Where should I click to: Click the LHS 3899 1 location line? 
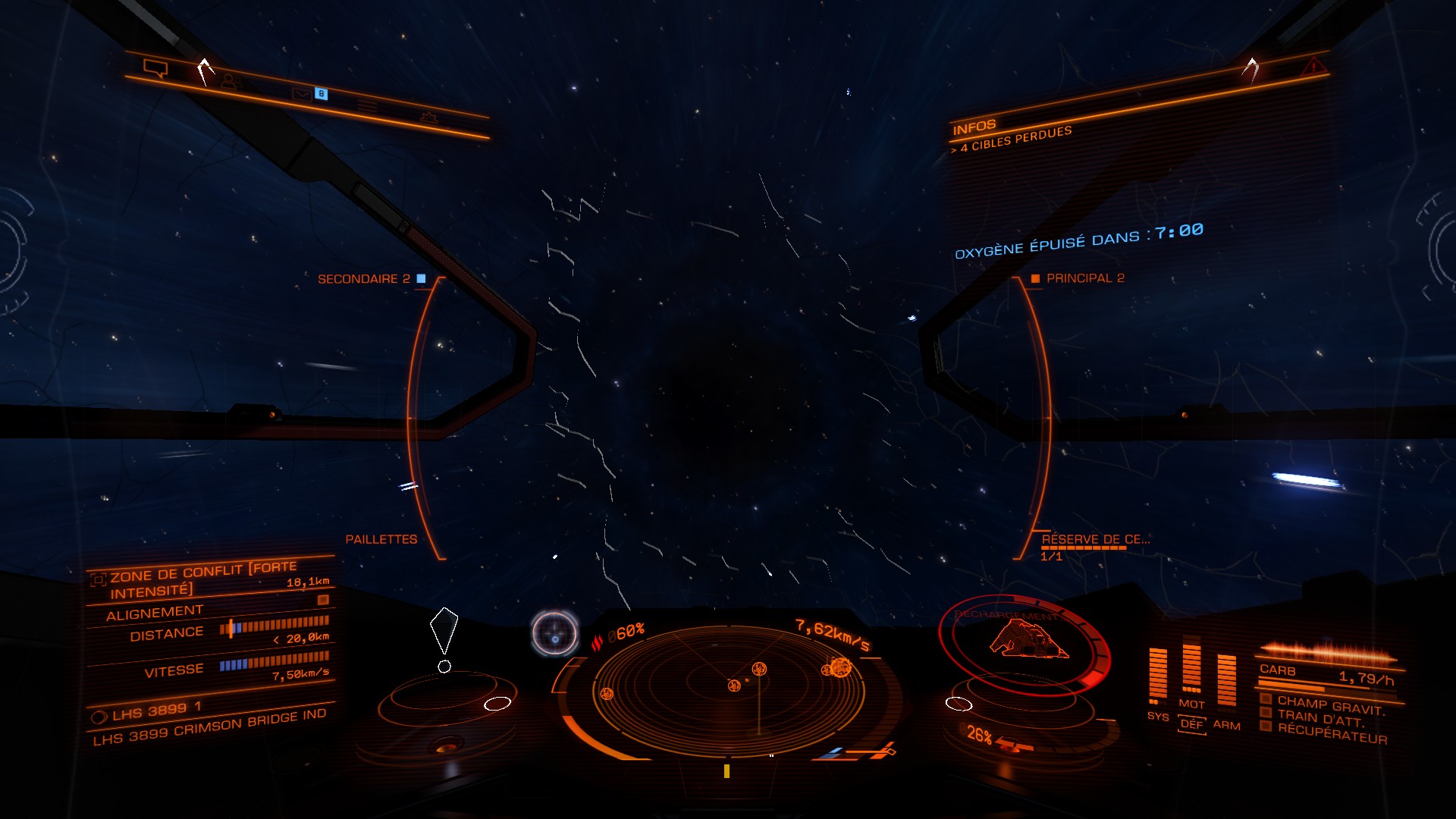155,711
